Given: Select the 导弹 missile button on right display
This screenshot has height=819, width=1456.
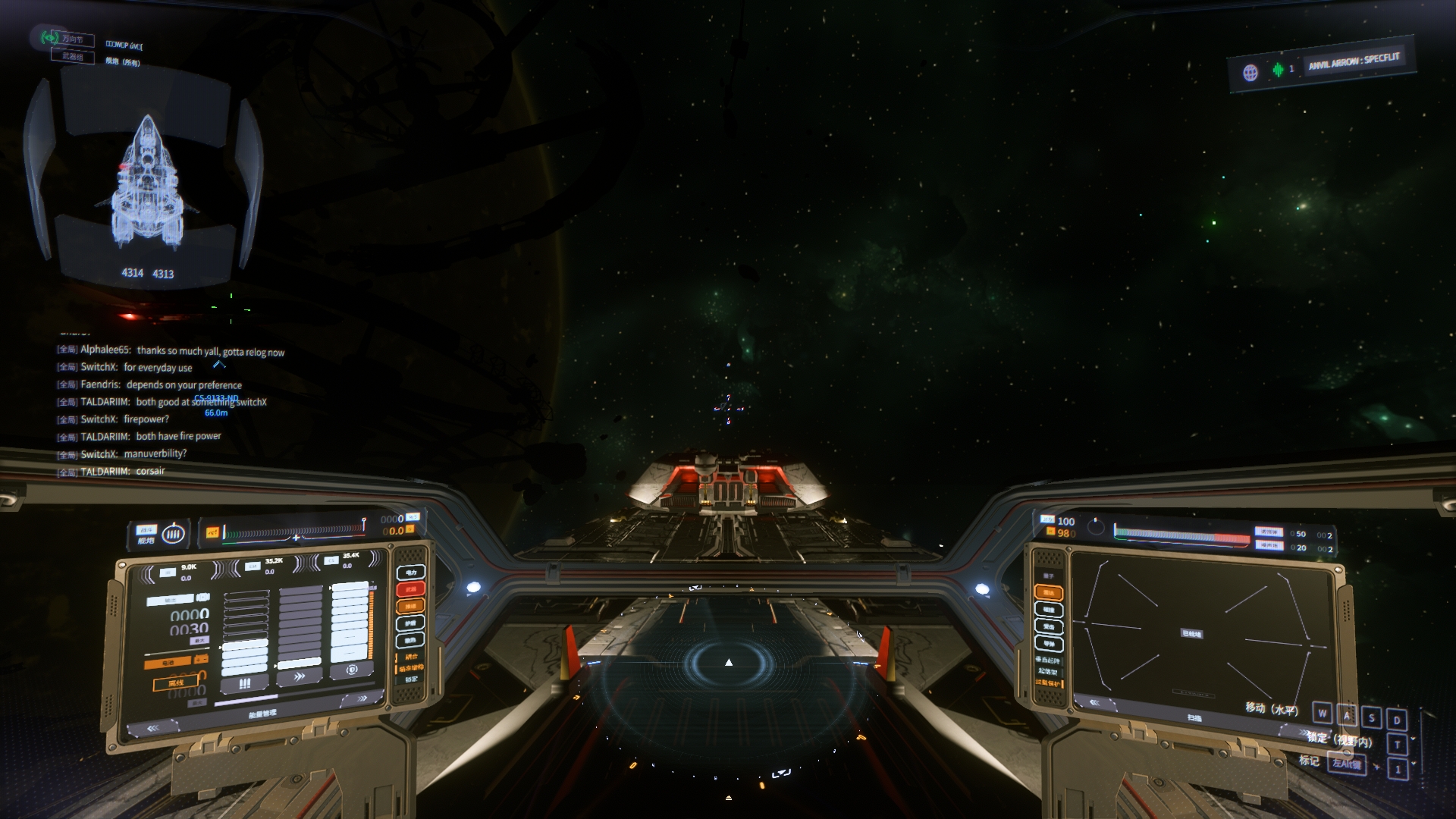Looking at the screenshot, I should point(1049,644).
